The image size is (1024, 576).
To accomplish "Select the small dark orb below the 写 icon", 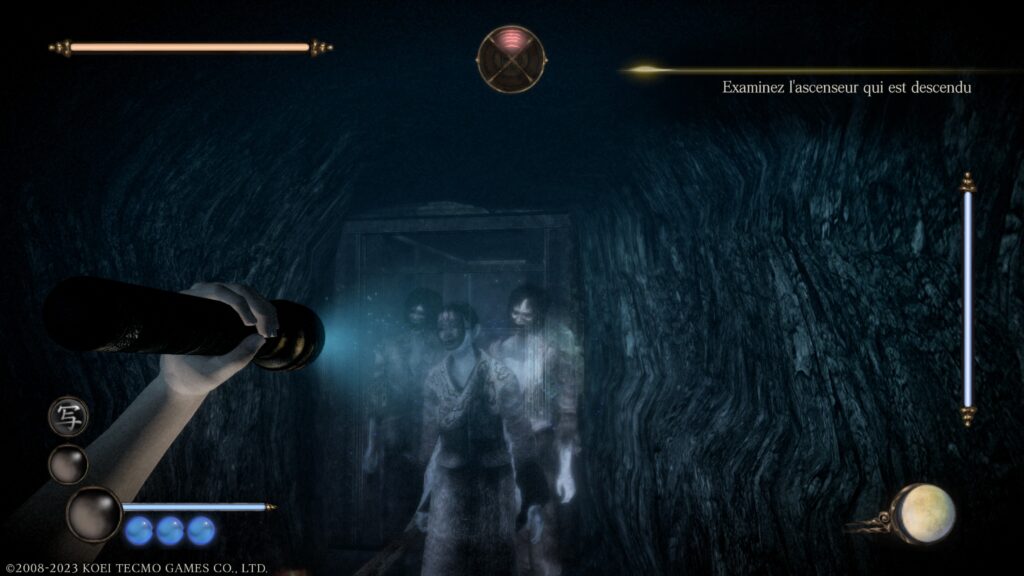I will (68, 464).
